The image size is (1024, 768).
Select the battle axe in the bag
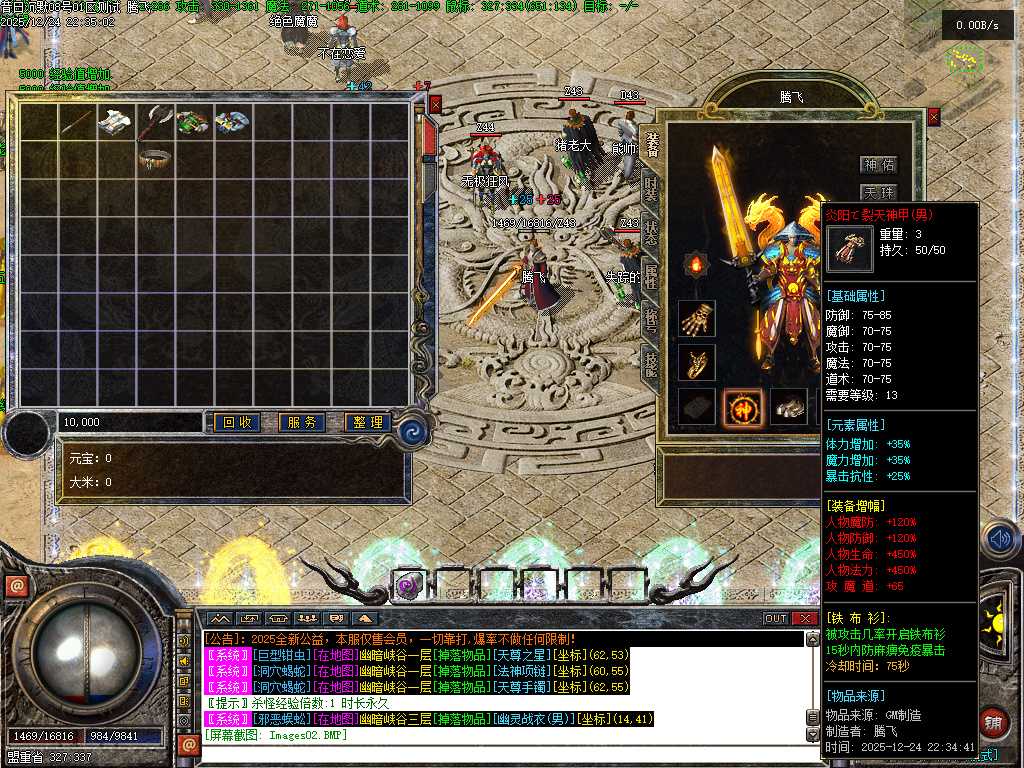point(156,122)
